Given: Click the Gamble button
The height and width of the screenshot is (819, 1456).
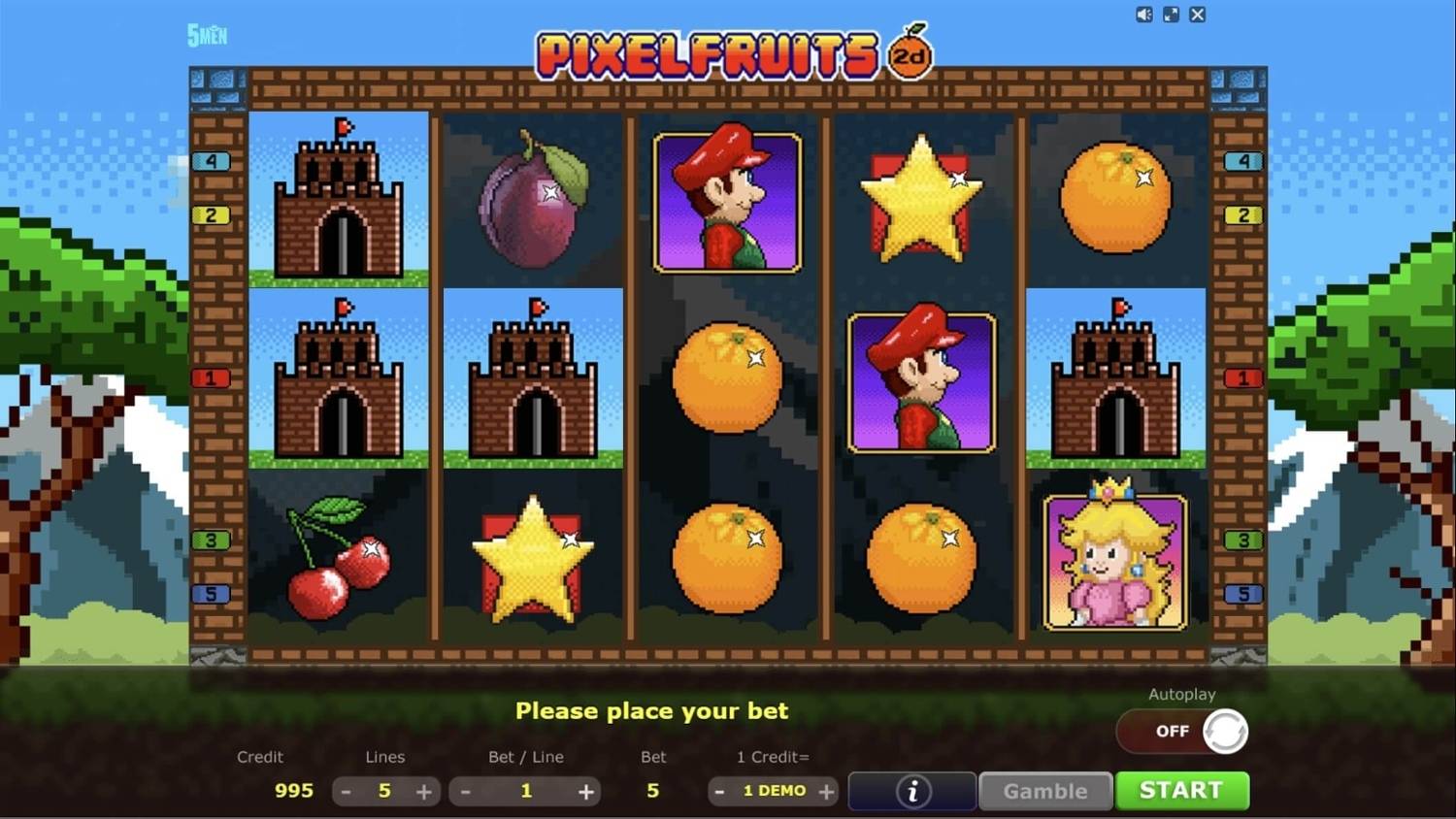Looking at the screenshot, I should click(x=1045, y=791).
